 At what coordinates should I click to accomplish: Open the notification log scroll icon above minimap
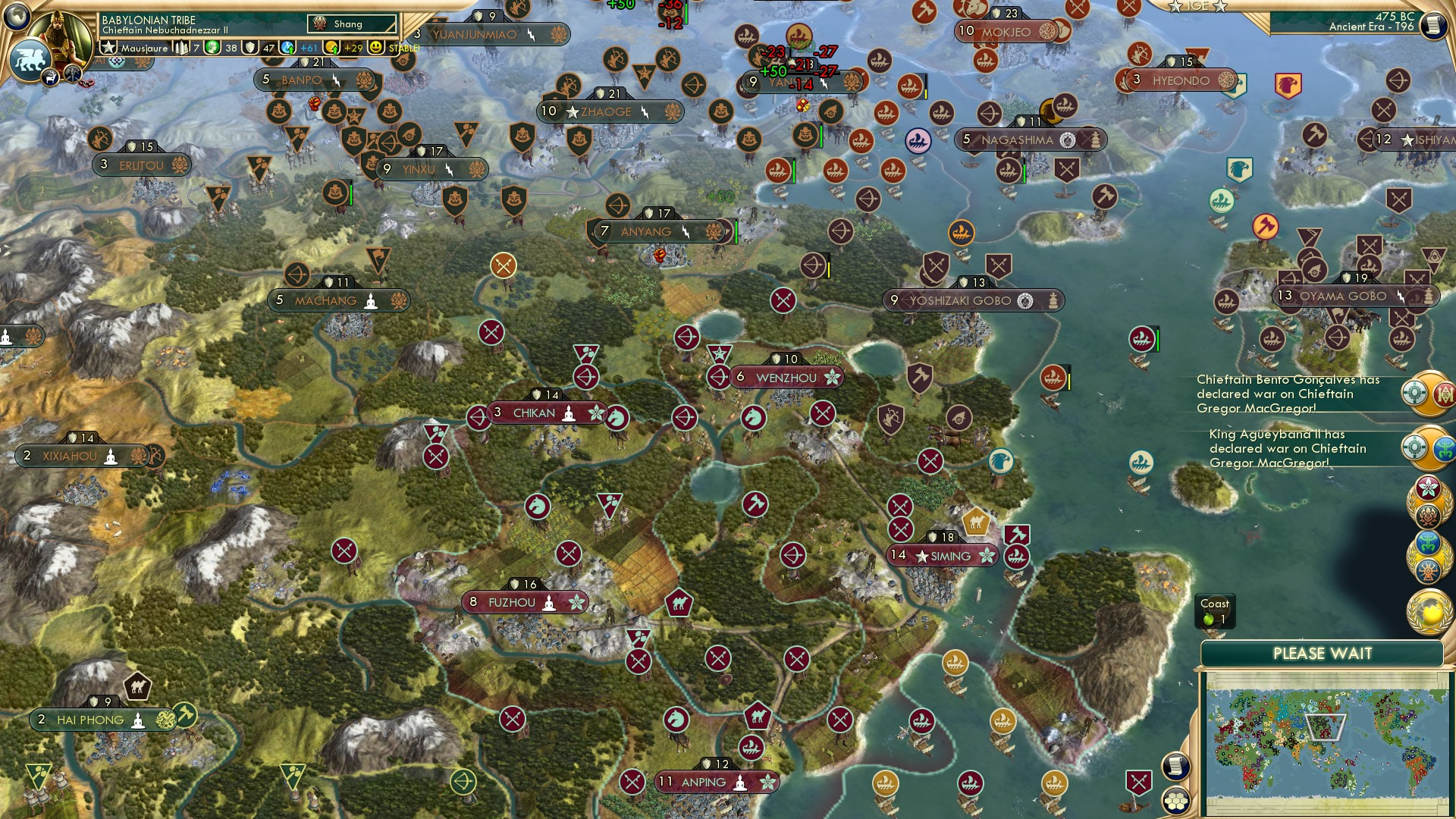1175,765
